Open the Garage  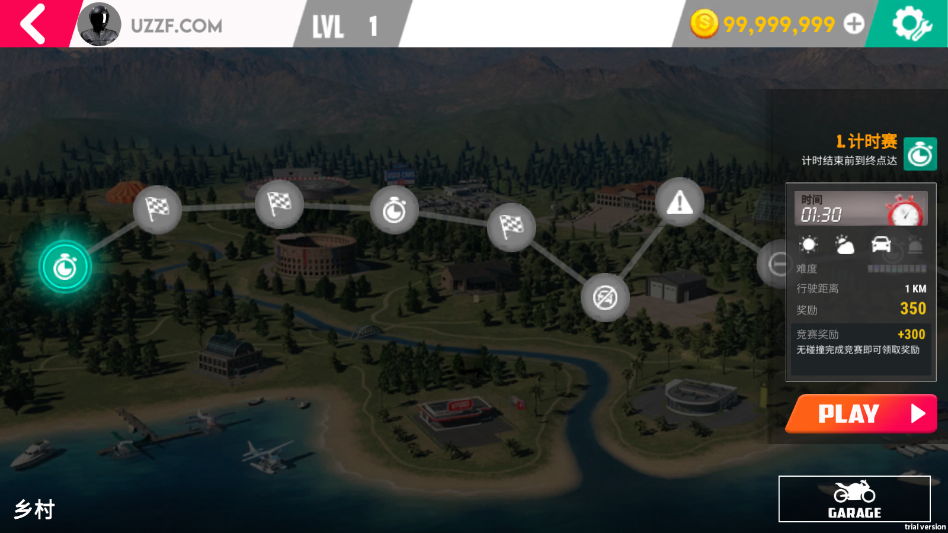click(x=854, y=499)
